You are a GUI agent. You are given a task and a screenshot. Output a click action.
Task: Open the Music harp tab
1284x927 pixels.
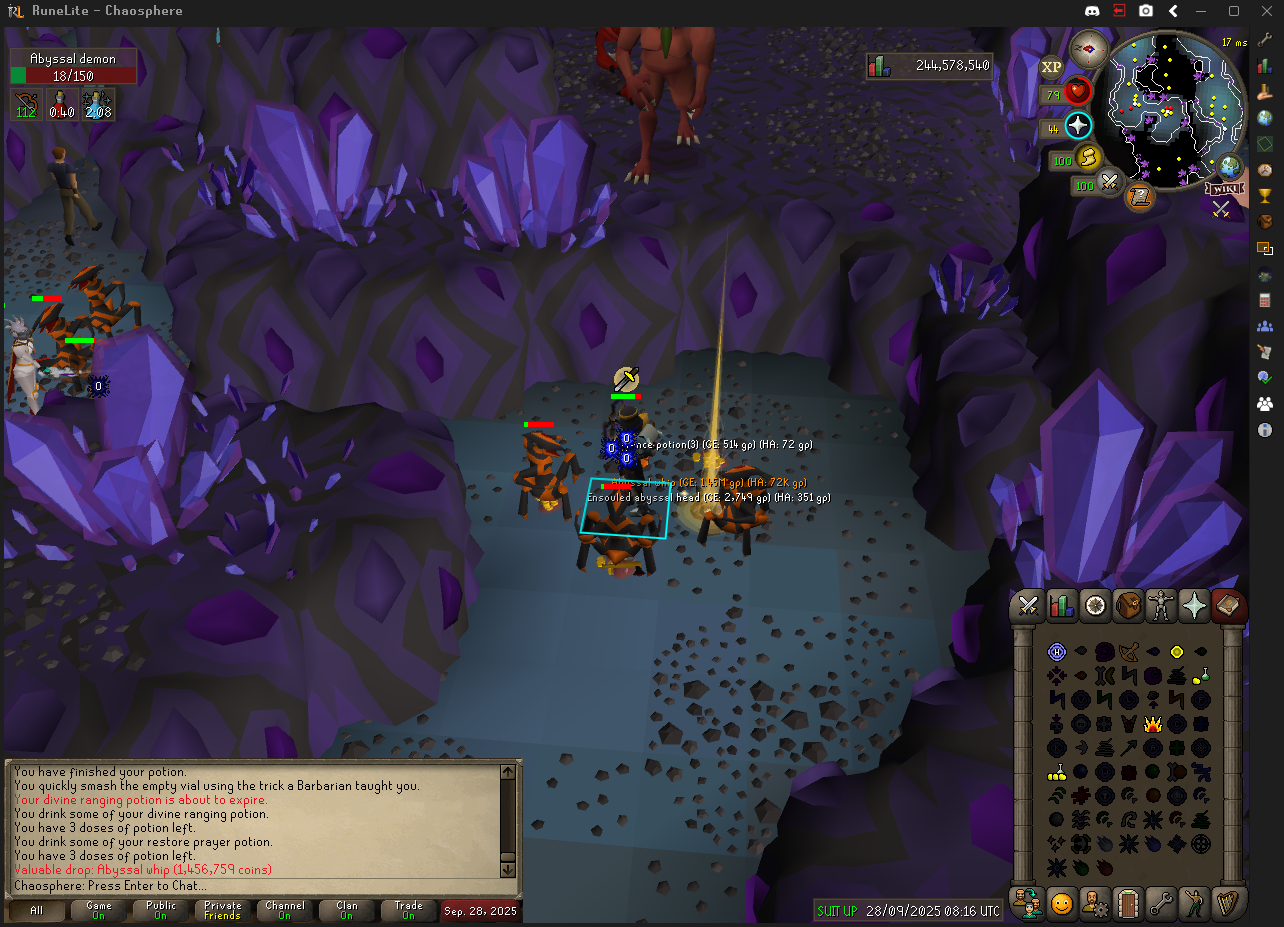[1229, 903]
